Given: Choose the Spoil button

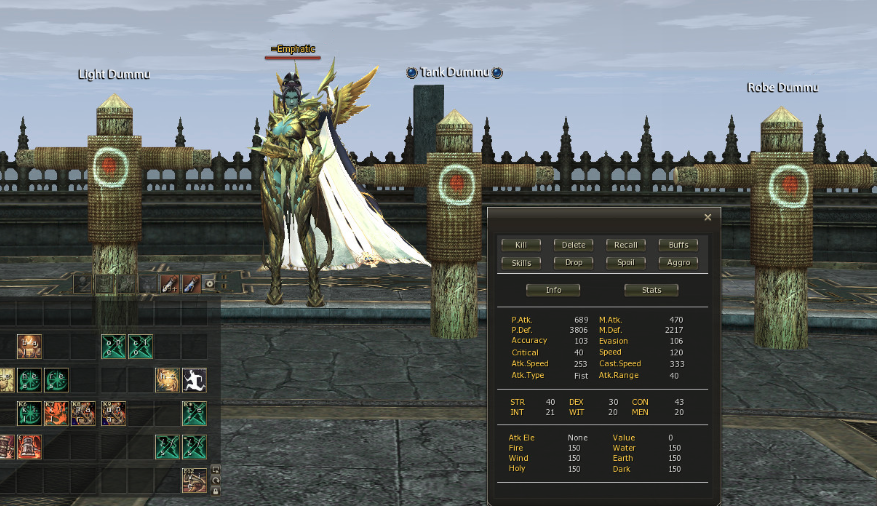Looking at the screenshot, I should [626, 263].
